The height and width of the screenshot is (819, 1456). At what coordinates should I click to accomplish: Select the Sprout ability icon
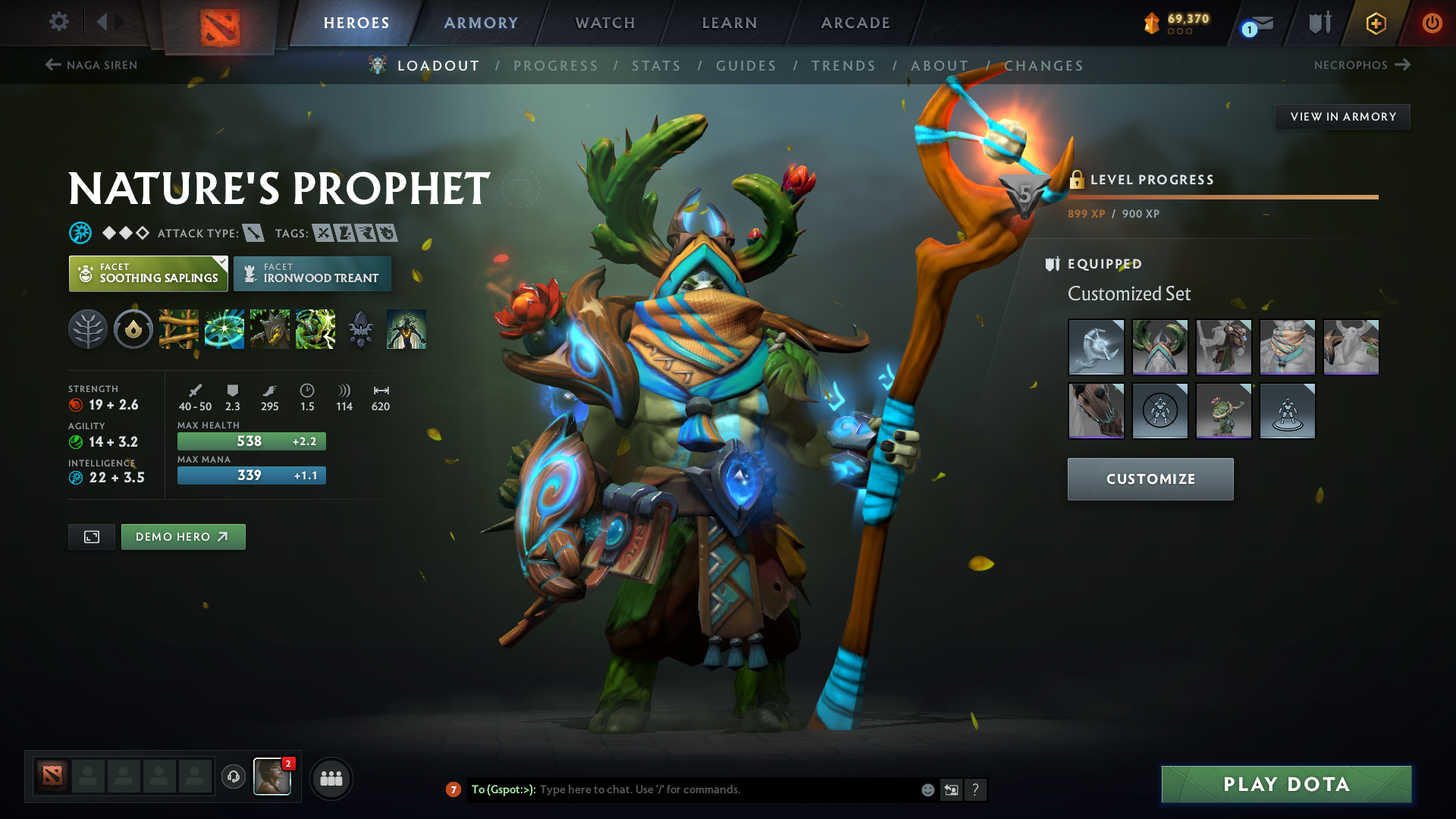pyautogui.click(x=179, y=329)
